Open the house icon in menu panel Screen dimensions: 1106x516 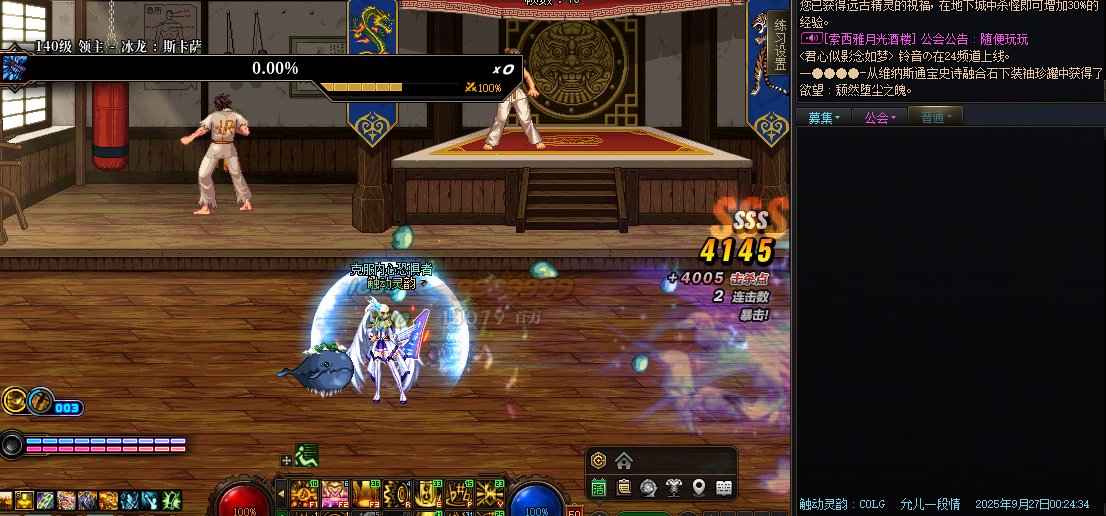pyautogui.click(x=624, y=461)
